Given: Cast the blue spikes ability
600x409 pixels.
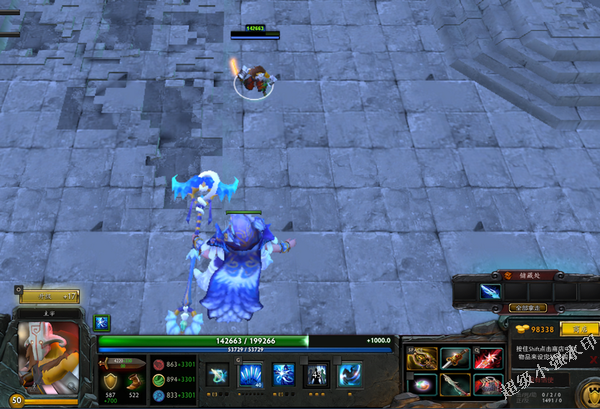Looking at the screenshot, I should click(x=250, y=375).
